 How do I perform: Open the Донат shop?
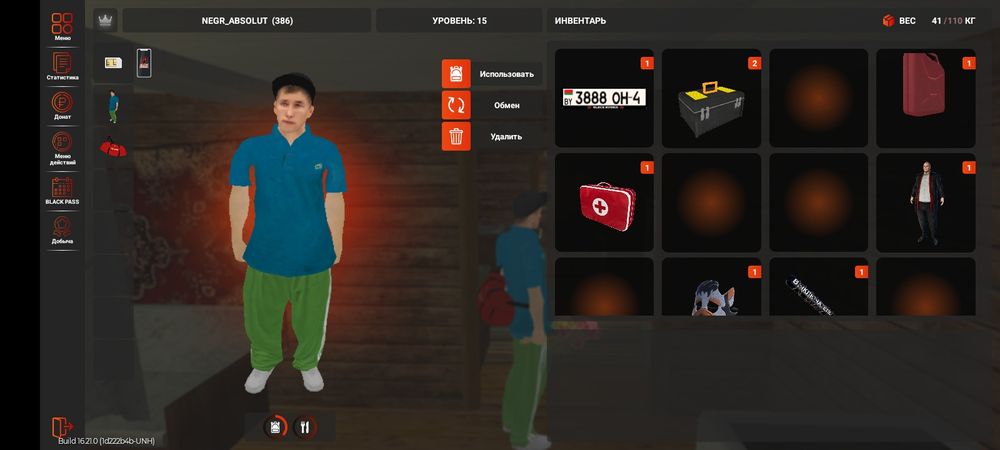tap(62, 107)
